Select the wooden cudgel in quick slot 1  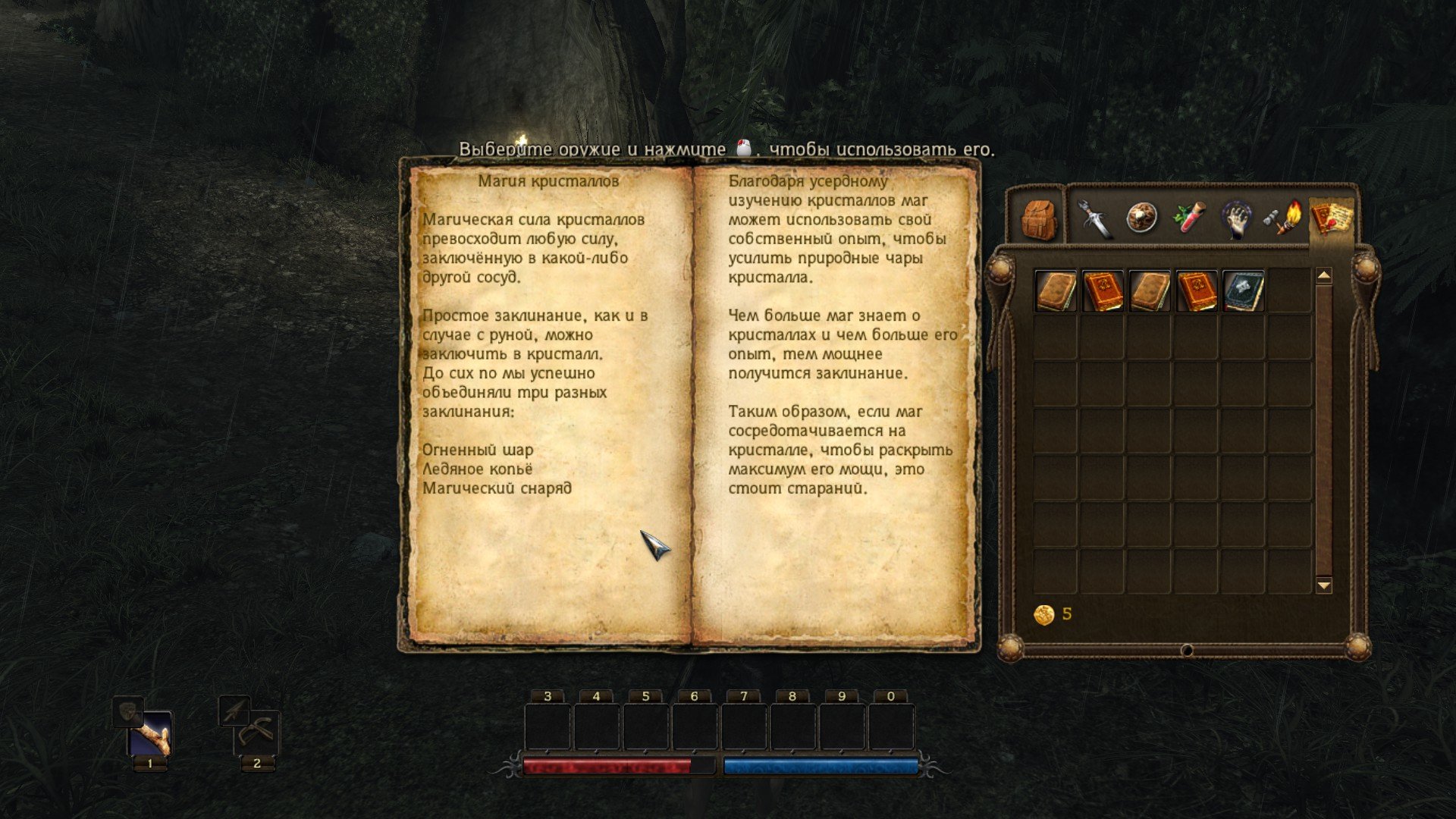(x=149, y=734)
